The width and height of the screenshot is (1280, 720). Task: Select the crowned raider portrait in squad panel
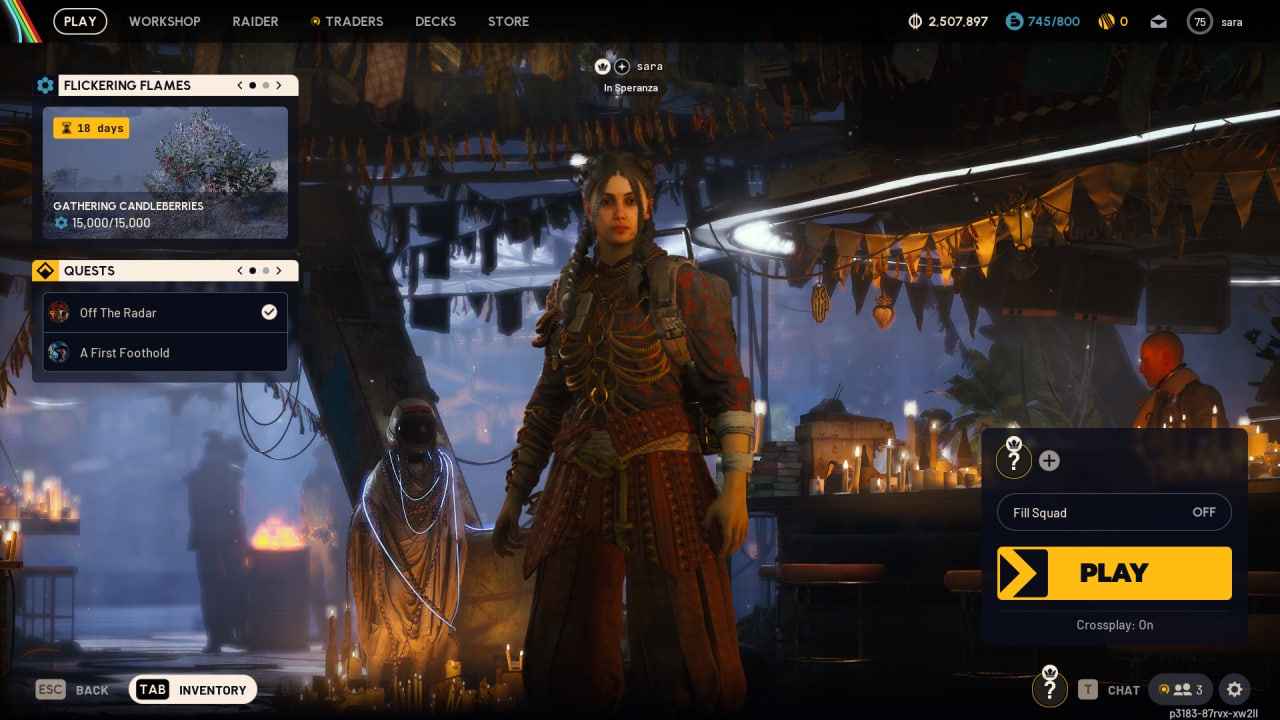click(1014, 459)
